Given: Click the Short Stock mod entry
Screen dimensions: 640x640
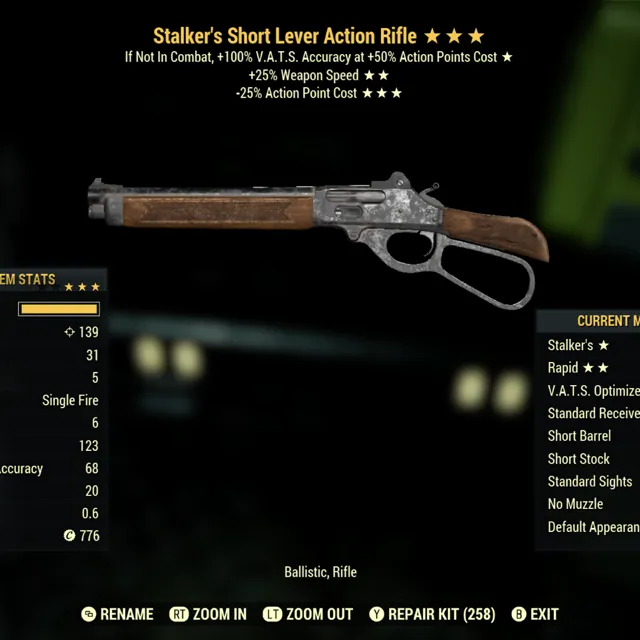Looking at the screenshot, I should (578, 459).
